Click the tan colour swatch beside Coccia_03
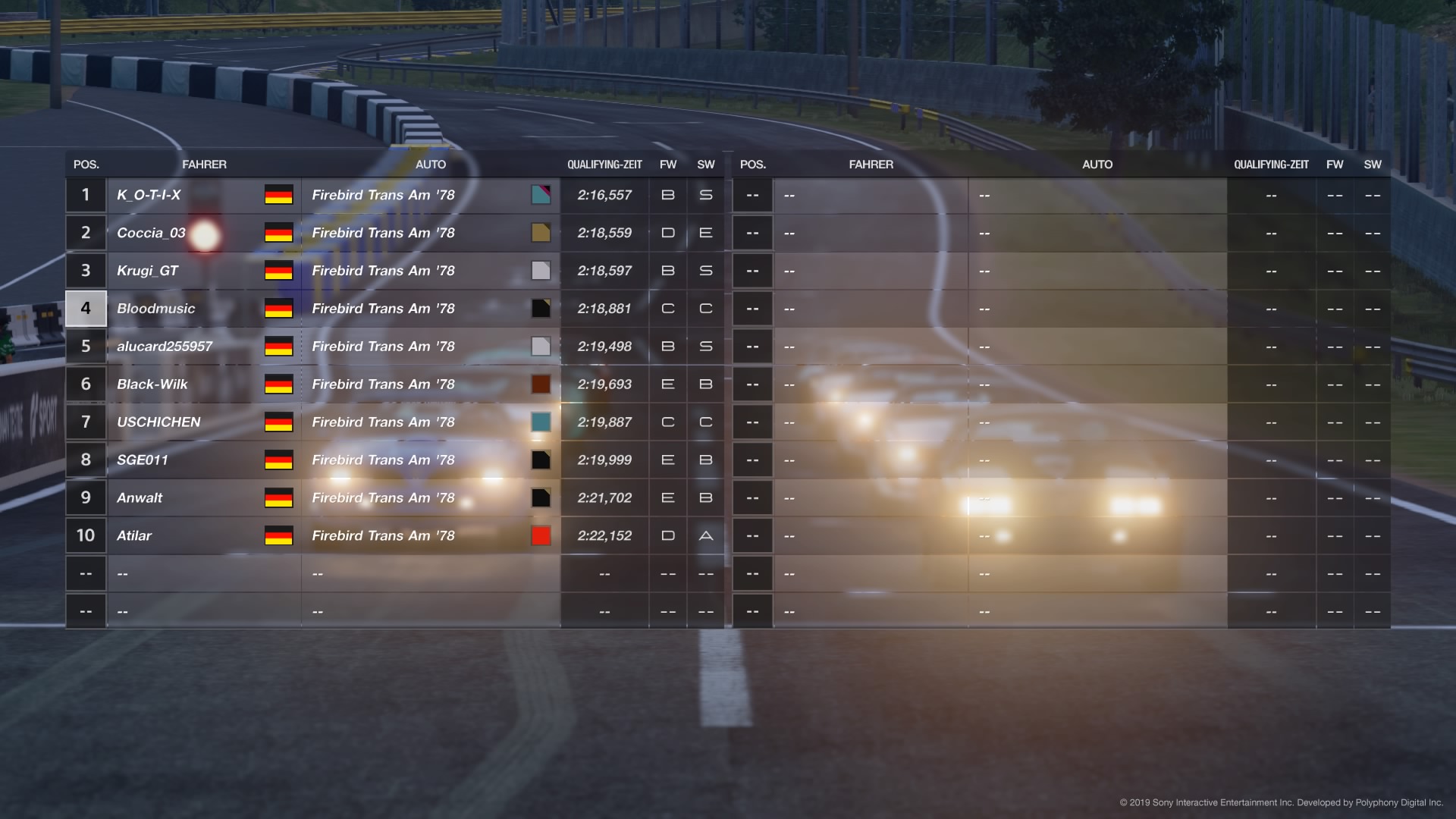 [x=541, y=233]
